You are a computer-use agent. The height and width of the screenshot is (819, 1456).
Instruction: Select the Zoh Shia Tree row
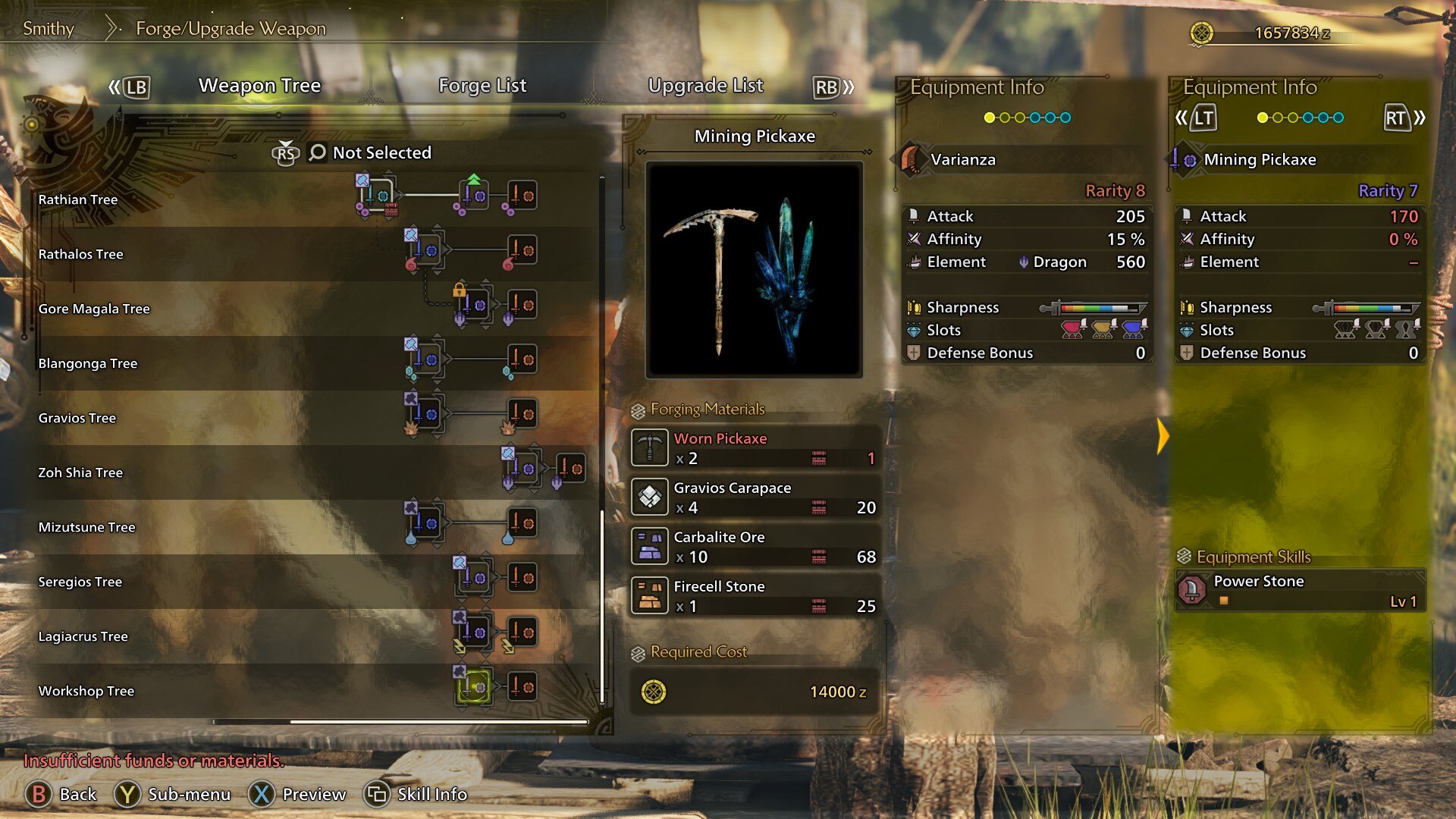(x=80, y=472)
